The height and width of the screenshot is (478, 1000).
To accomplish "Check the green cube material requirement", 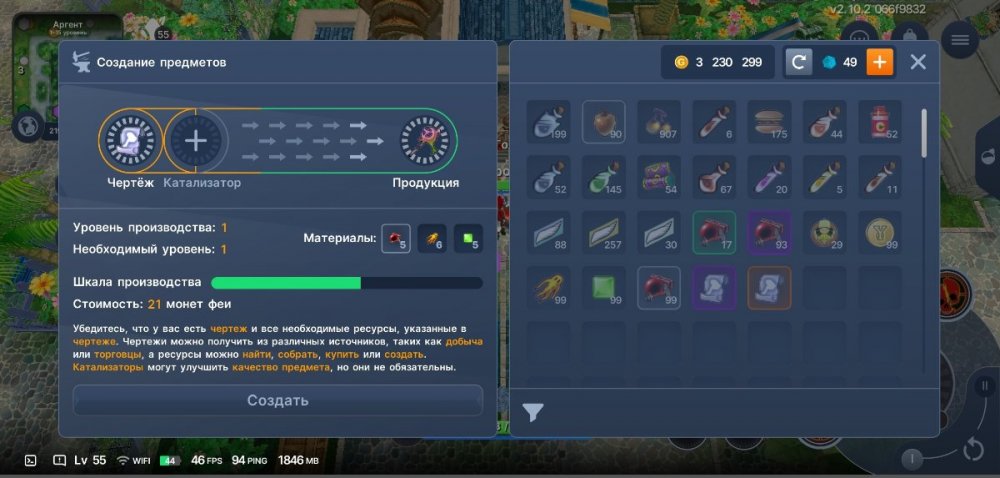I will click(x=468, y=239).
